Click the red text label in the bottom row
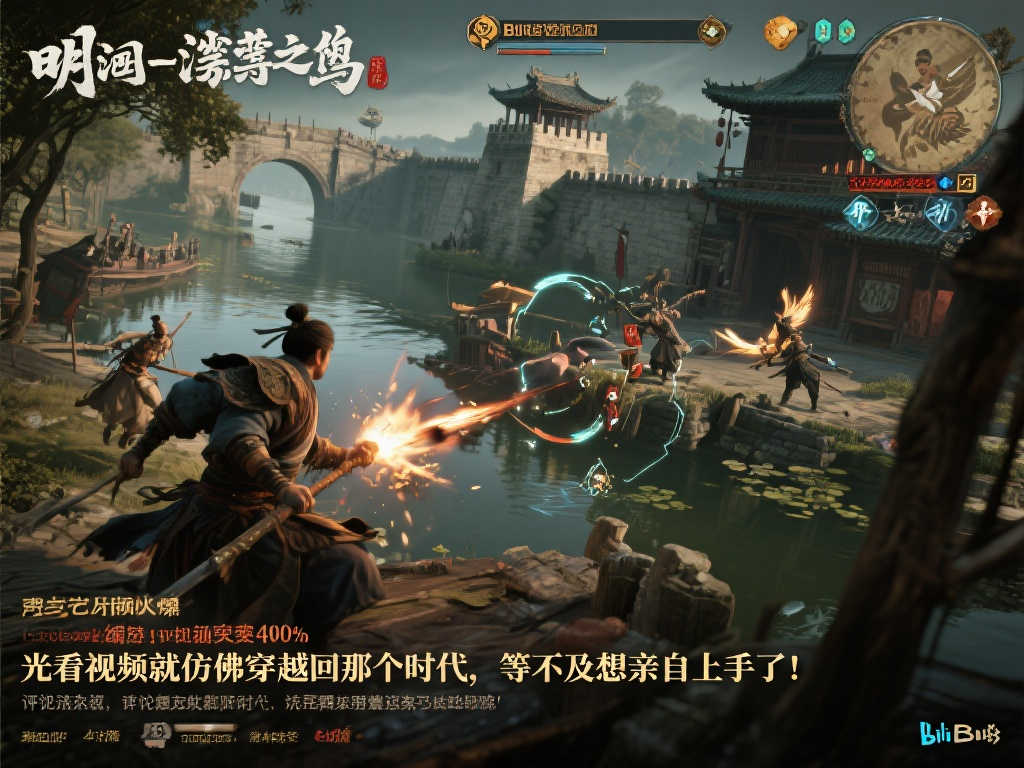The height and width of the screenshot is (768, 1024). (332, 736)
